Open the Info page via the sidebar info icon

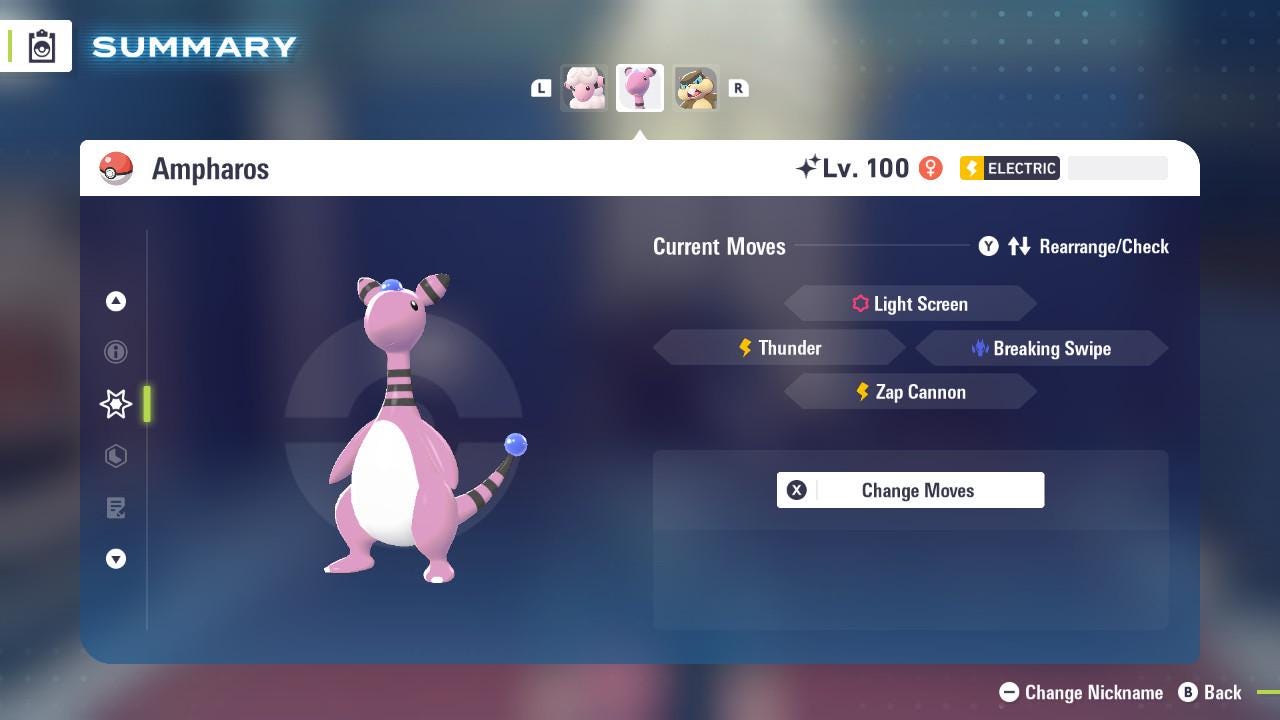point(116,352)
